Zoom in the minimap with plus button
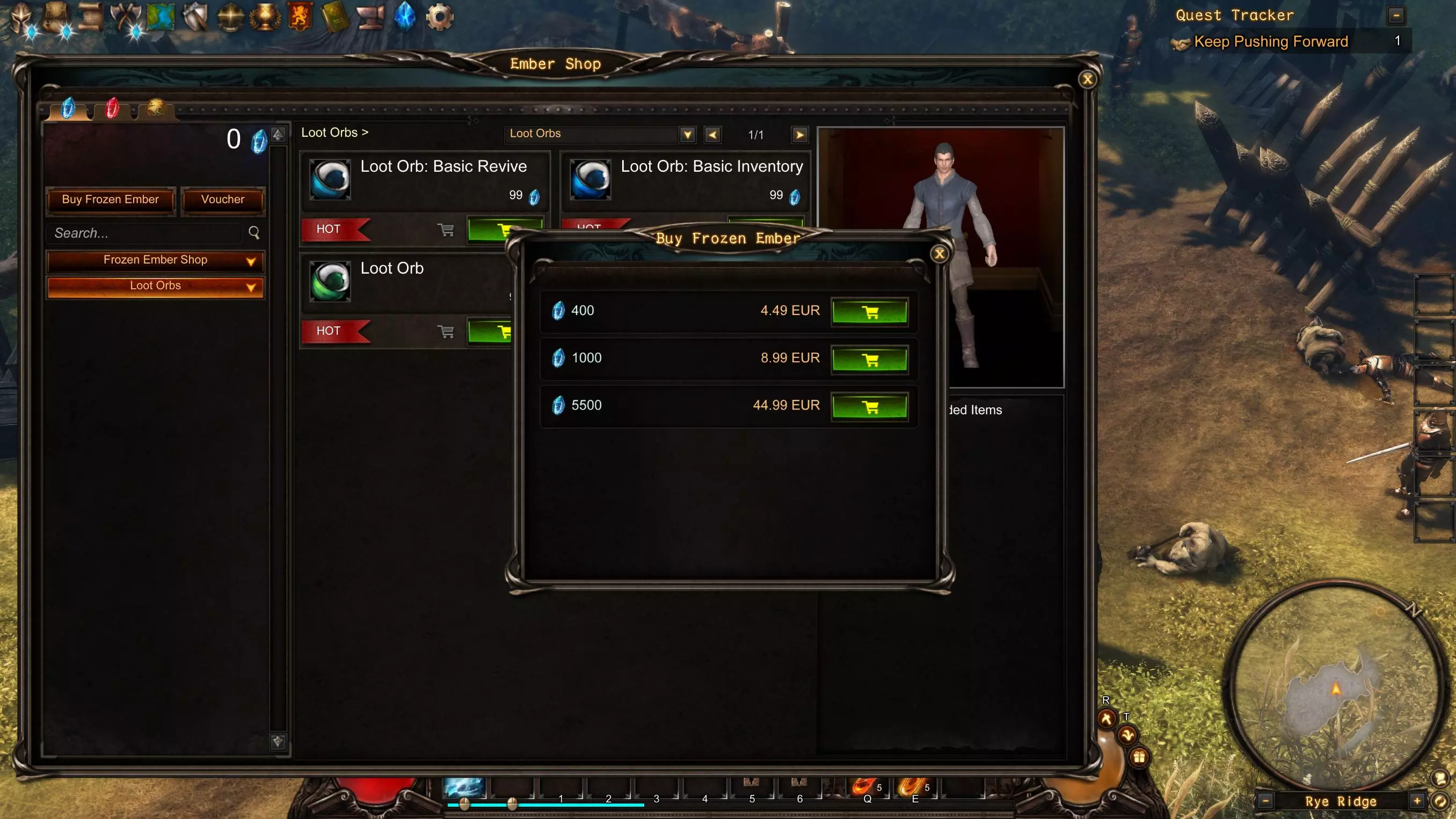This screenshot has width=1456, height=819. tap(1416, 800)
